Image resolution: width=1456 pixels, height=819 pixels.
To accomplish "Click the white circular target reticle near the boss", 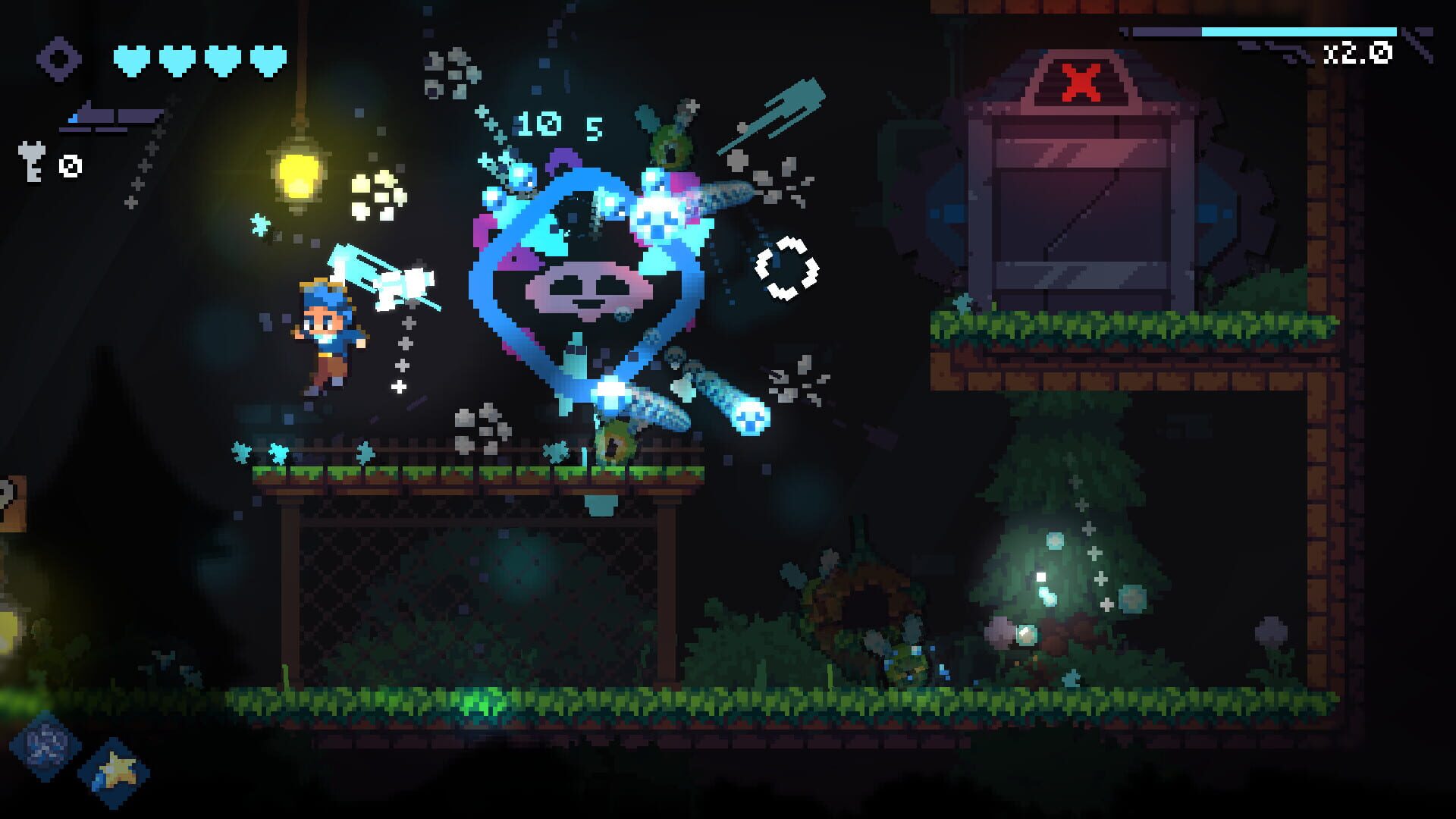I will 786,267.
